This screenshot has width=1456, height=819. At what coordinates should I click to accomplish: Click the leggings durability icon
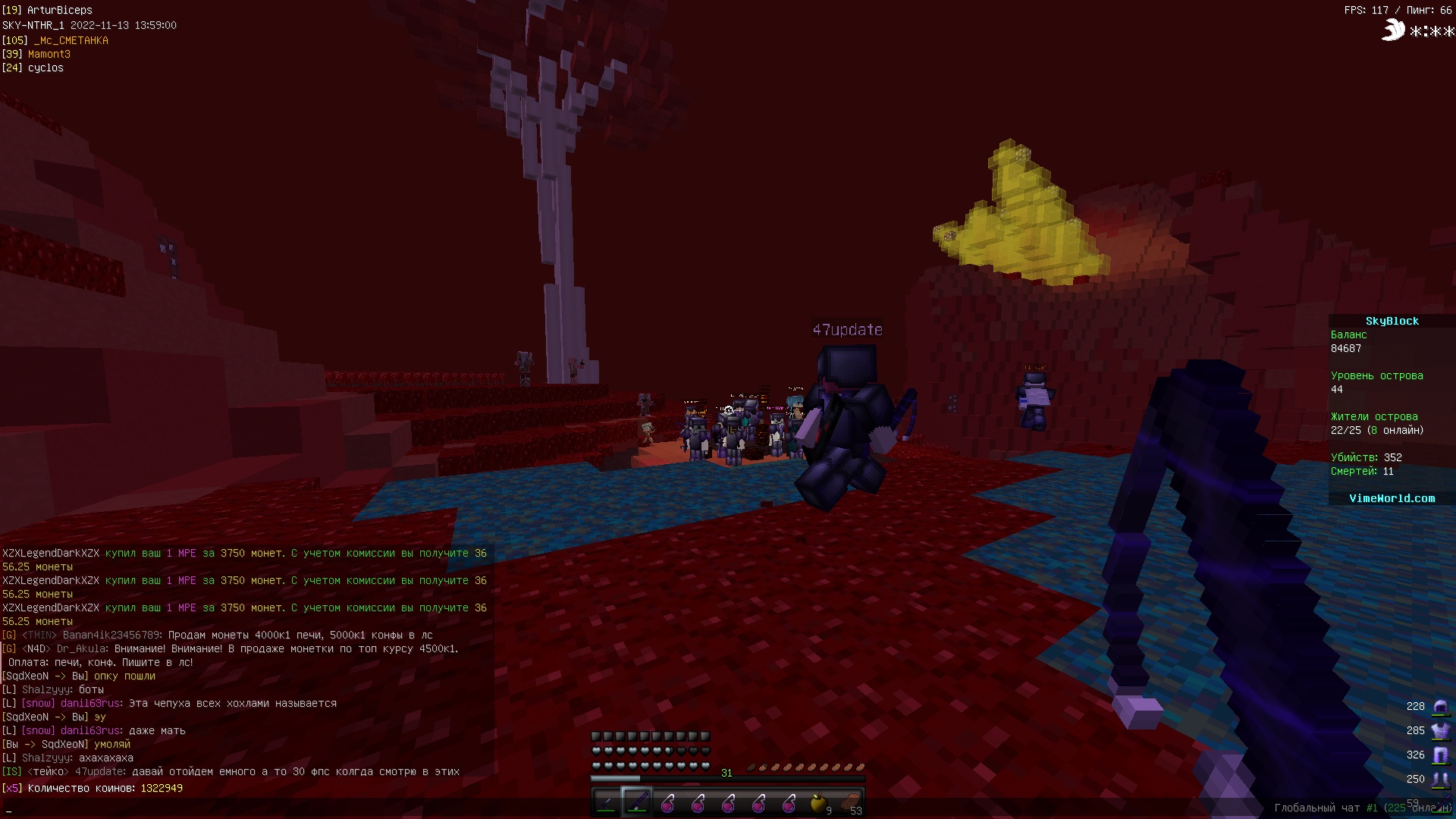pos(1439,755)
